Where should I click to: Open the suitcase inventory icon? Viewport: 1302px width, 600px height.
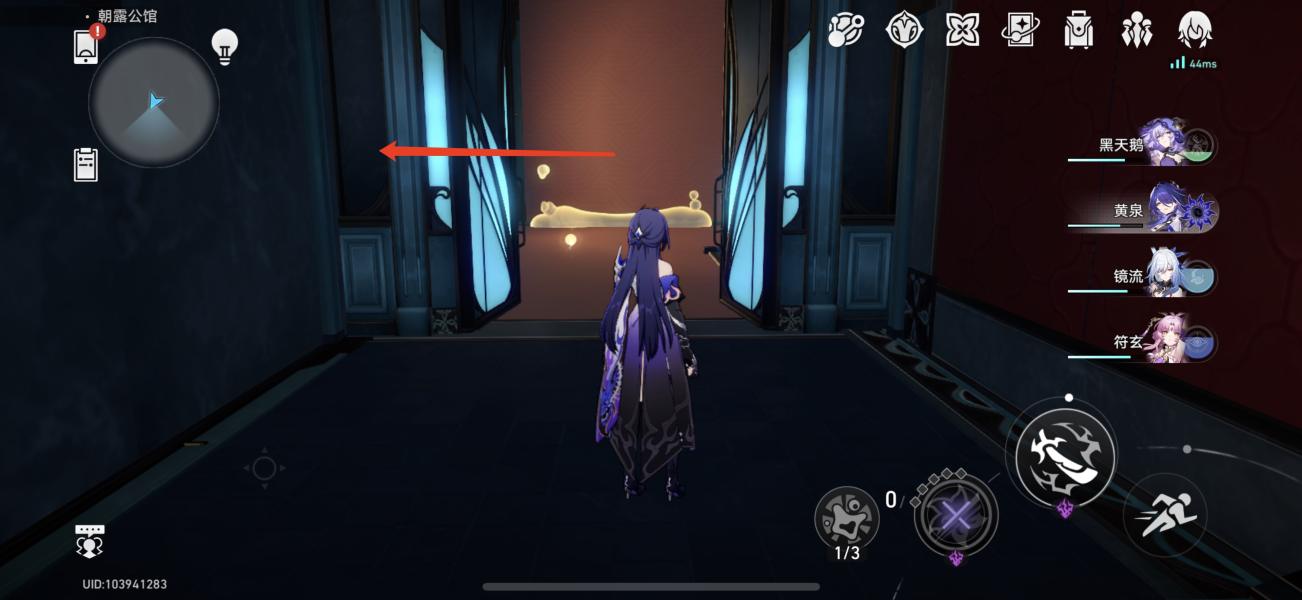pyautogui.click(x=1078, y=30)
